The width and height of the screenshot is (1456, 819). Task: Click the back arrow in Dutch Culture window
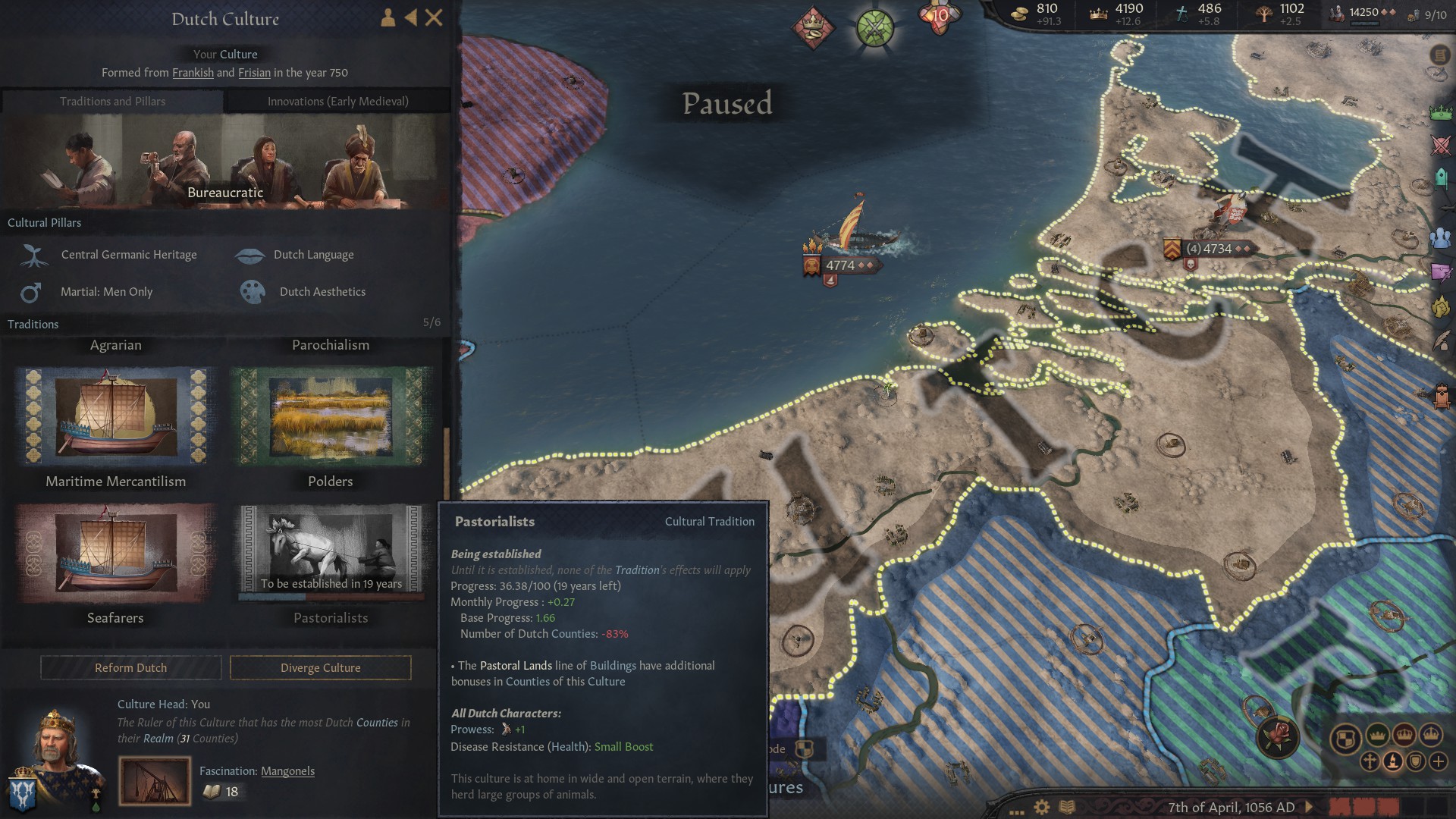click(410, 18)
